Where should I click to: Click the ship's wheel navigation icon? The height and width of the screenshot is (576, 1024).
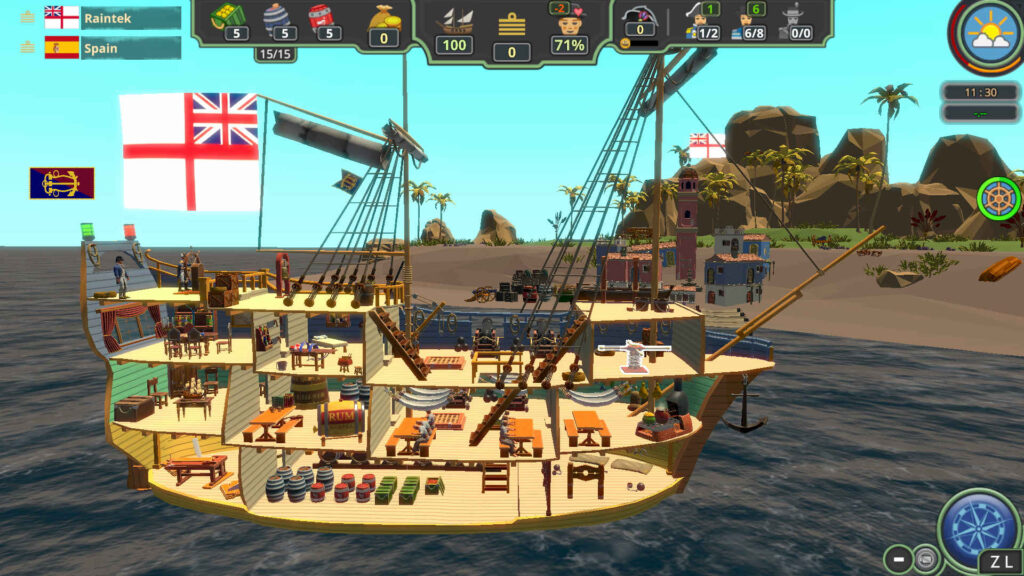pyautogui.click(x=998, y=198)
